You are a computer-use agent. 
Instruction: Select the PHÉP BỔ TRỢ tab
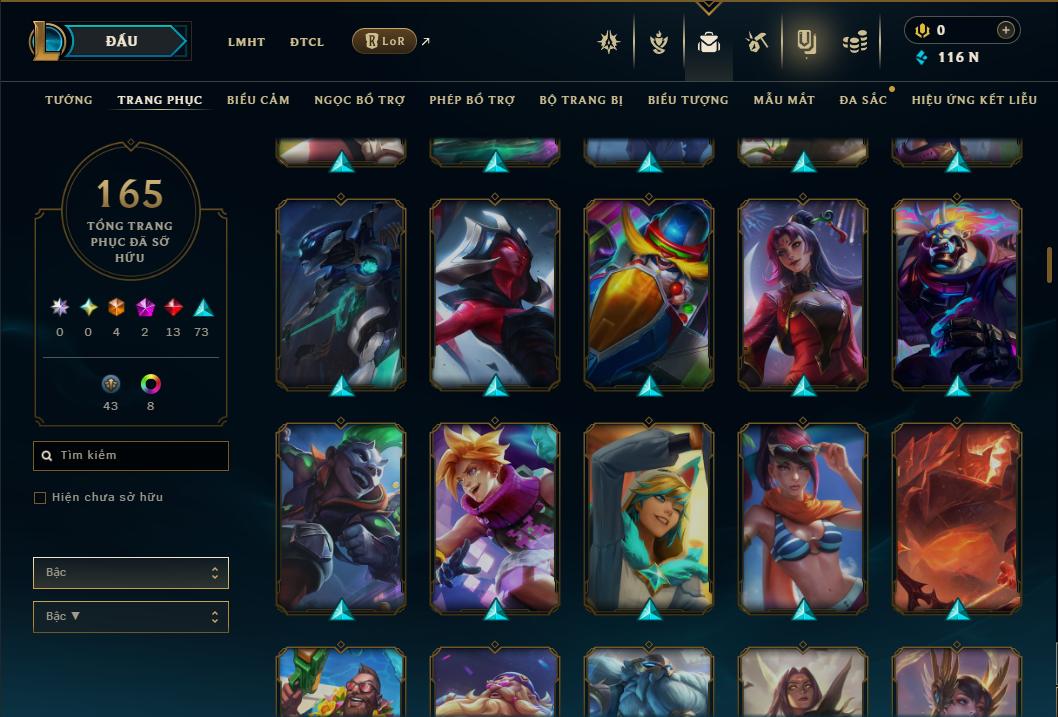(x=472, y=100)
